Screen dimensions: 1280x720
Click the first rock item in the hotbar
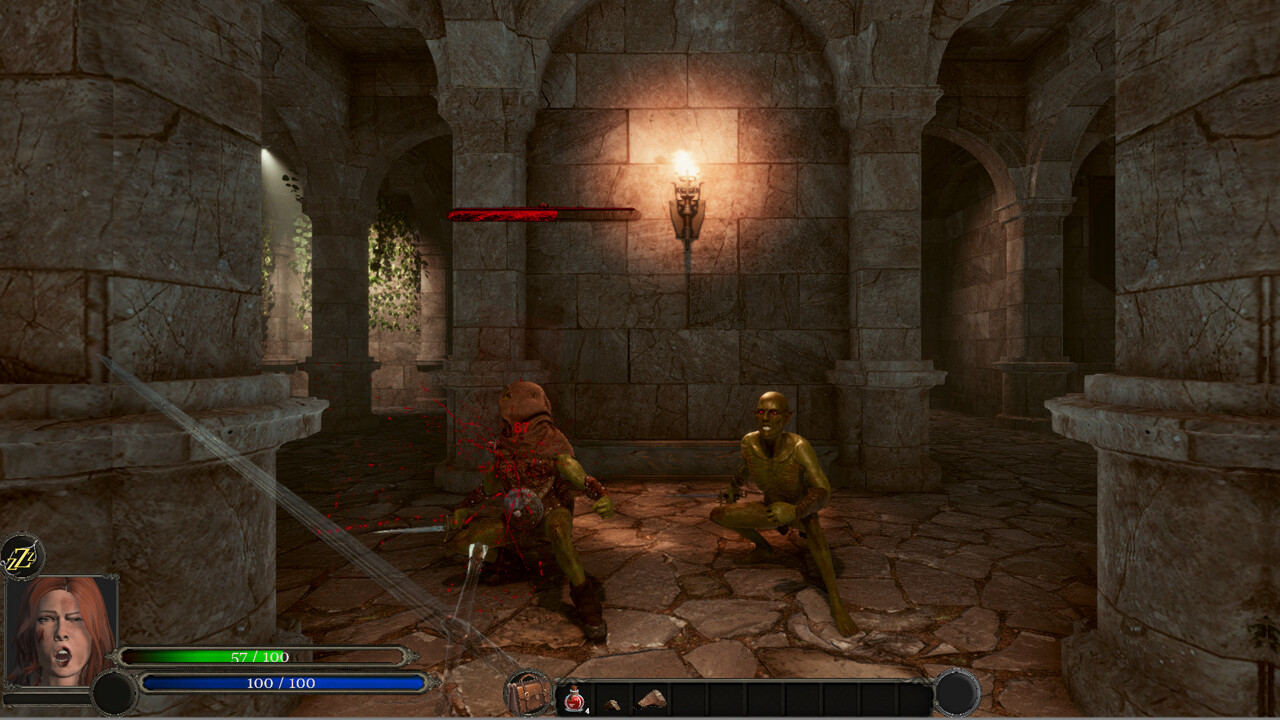pos(611,700)
